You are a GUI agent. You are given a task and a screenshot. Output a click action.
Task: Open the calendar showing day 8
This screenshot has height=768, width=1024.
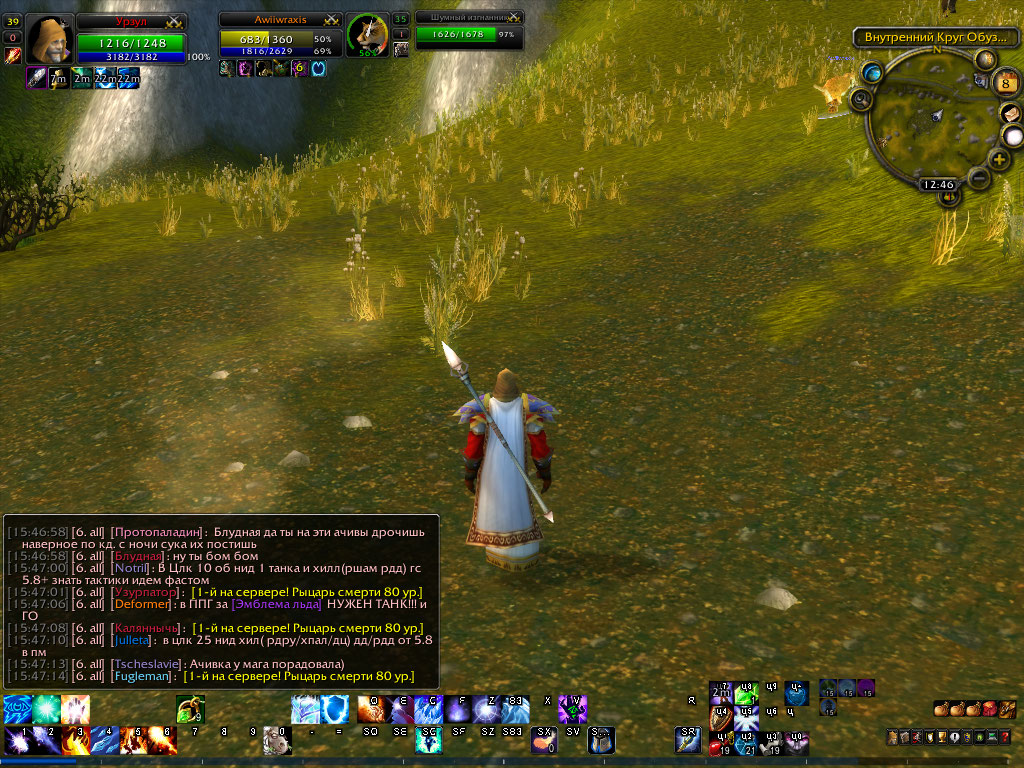click(x=1008, y=83)
